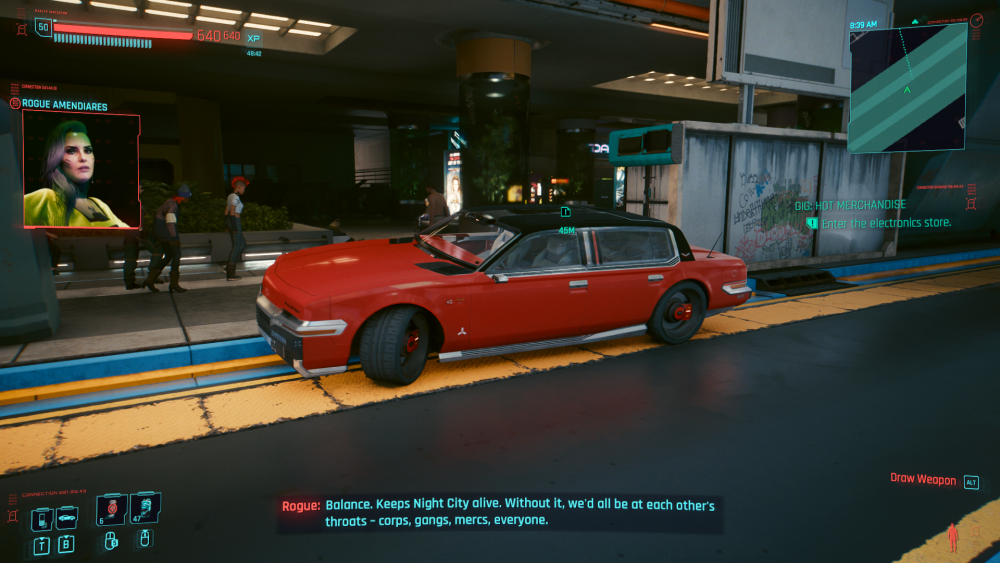Image resolution: width=1000 pixels, height=563 pixels.
Task: Select the level 50 badge
Action: click(43, 27)
